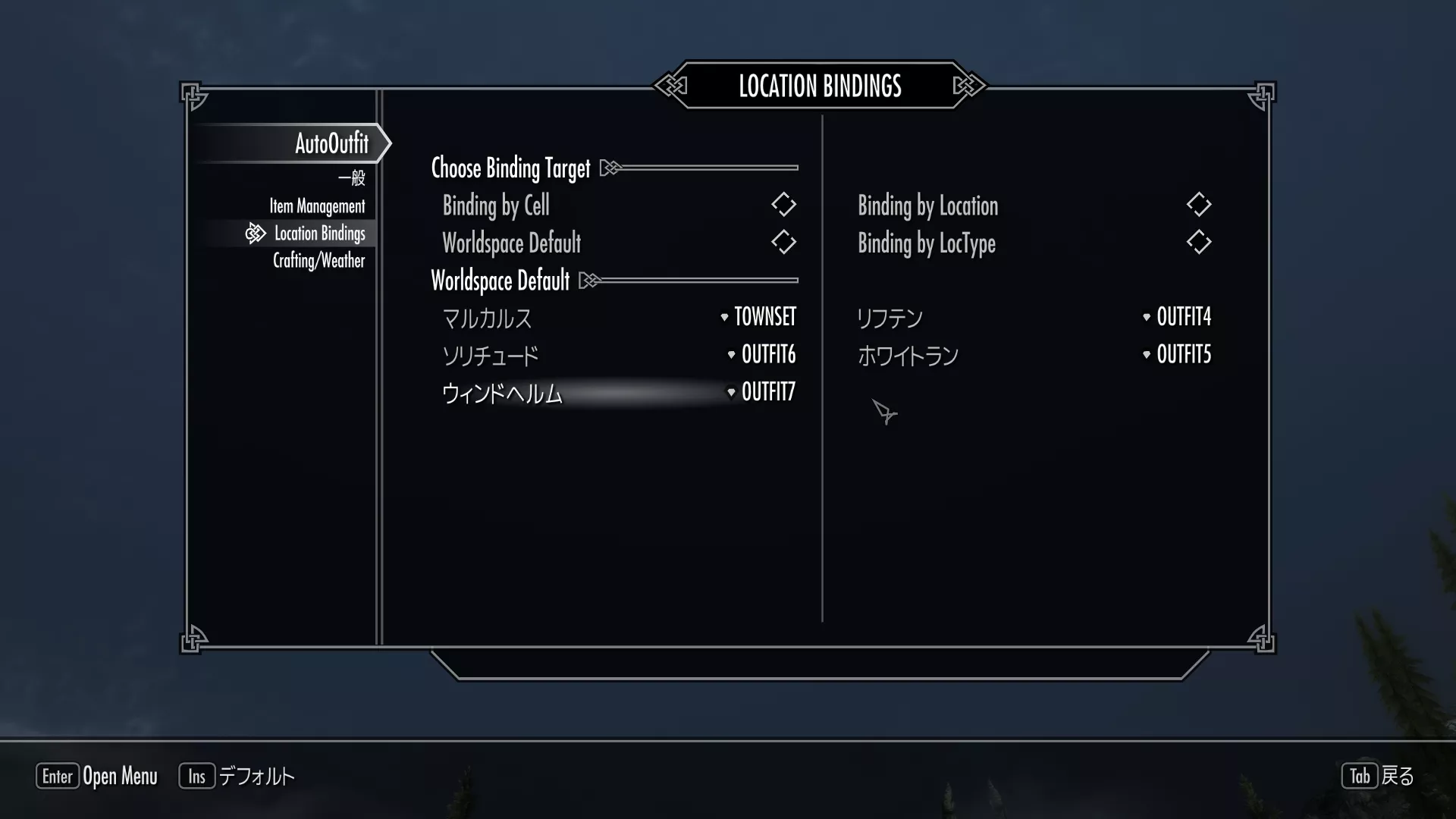Open the Location Bindings page
This screenshot has width=1456, height=819.
[319, 234]
